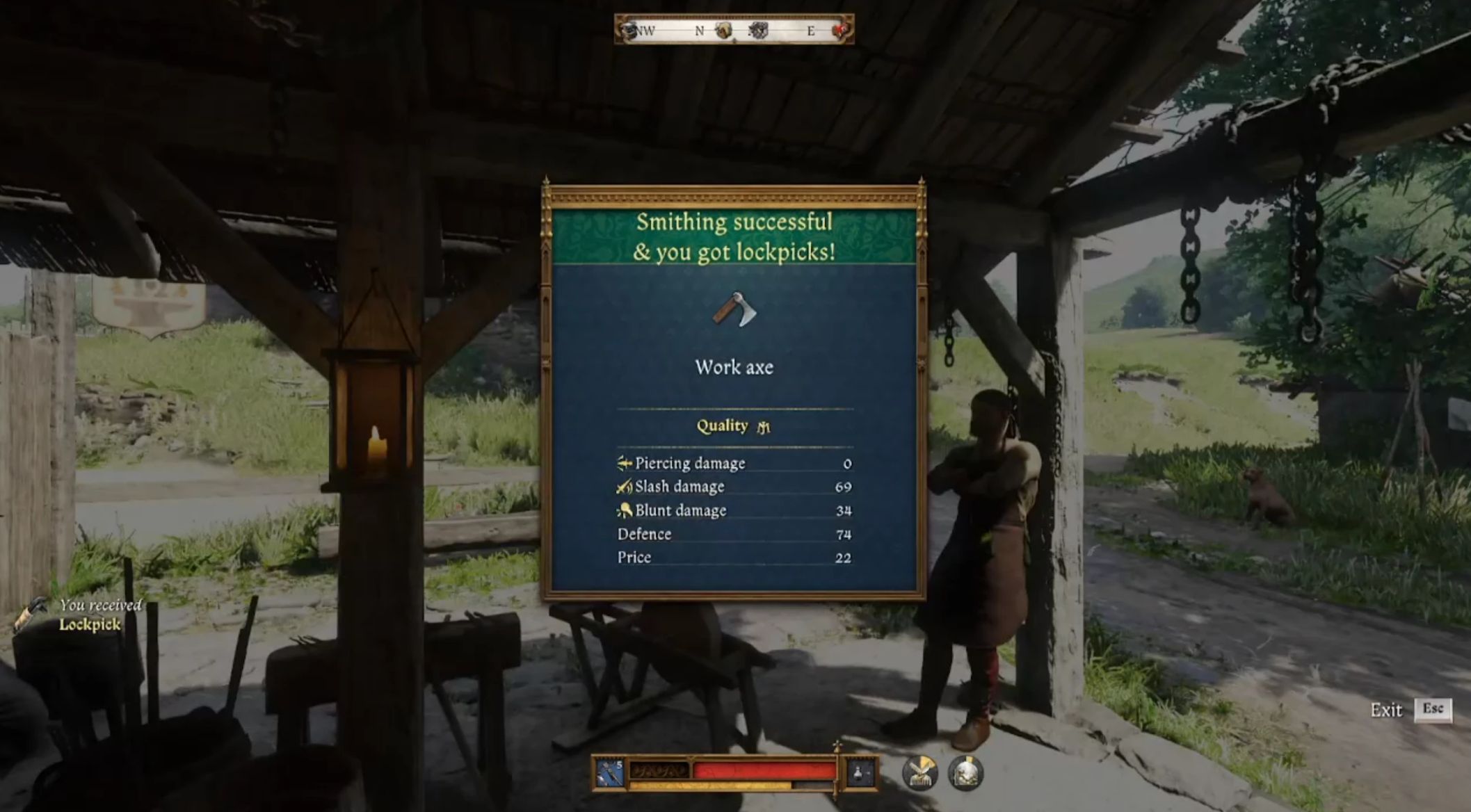
Task: Select the potion slot icon
Action: tap(860, 773)
